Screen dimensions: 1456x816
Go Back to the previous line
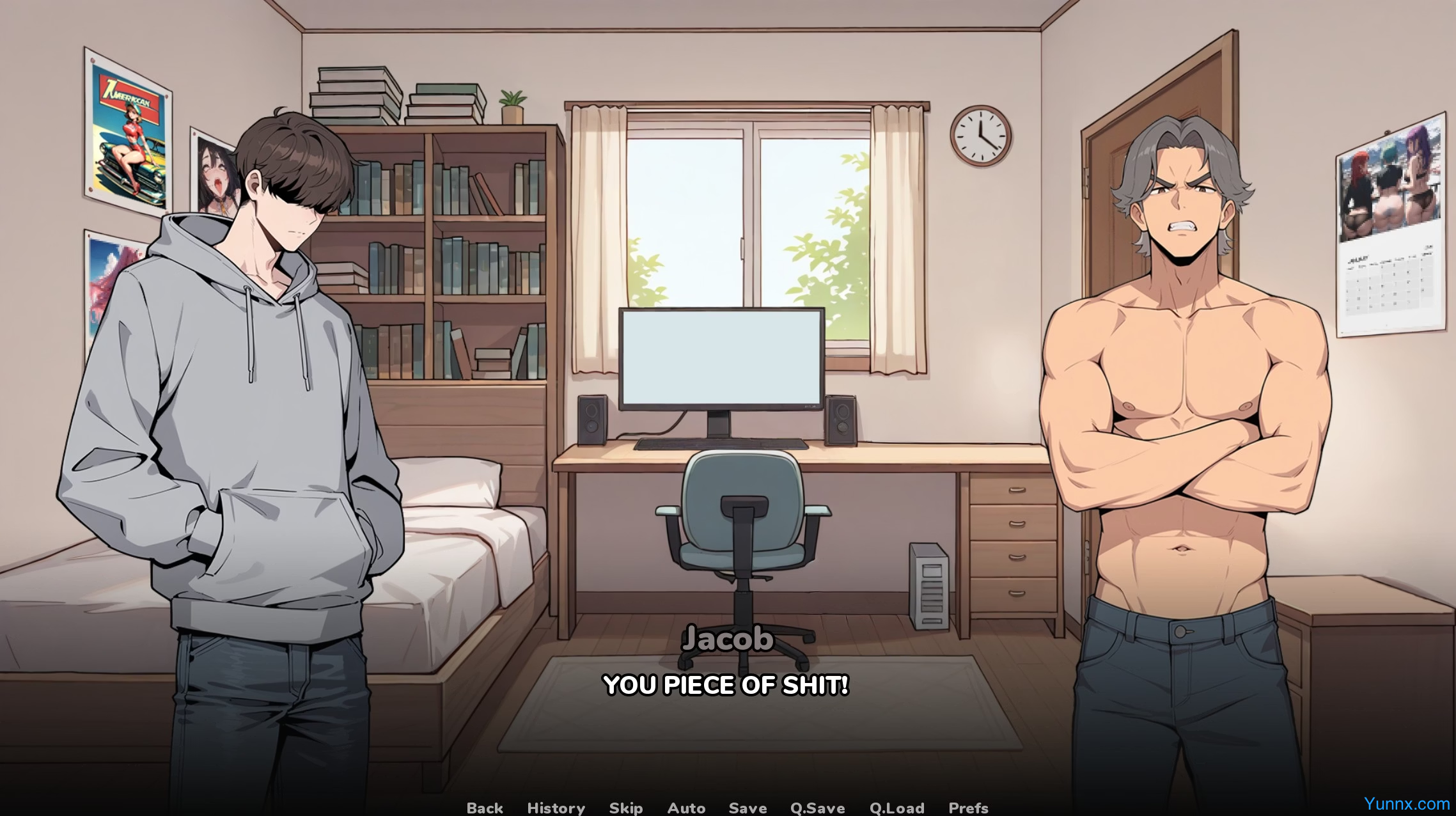click(x=485, y=808)
